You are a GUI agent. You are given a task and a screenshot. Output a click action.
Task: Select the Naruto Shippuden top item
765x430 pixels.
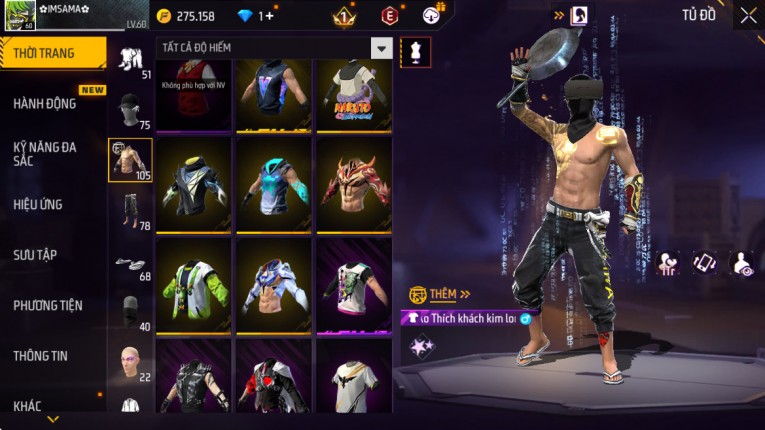tap(355, 95)
